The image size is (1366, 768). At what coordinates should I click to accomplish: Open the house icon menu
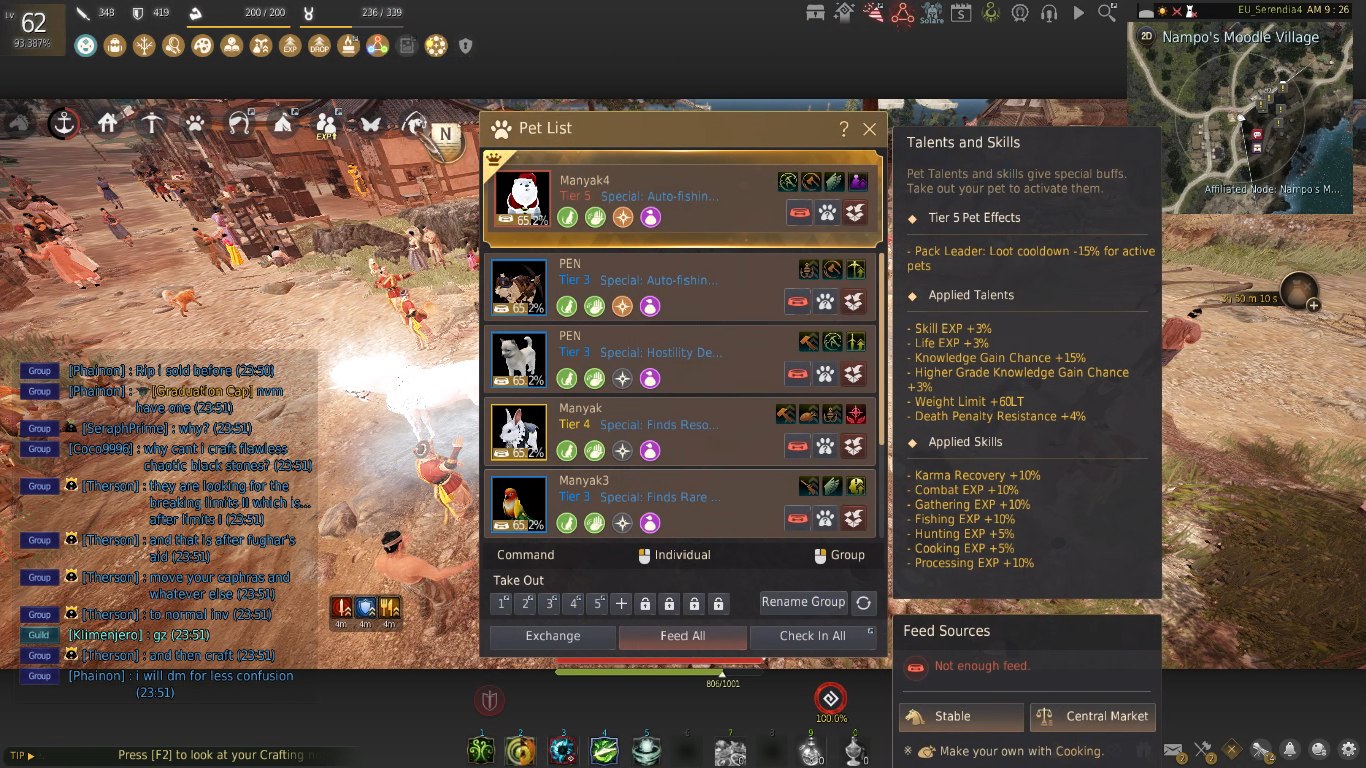pos(108,123)
